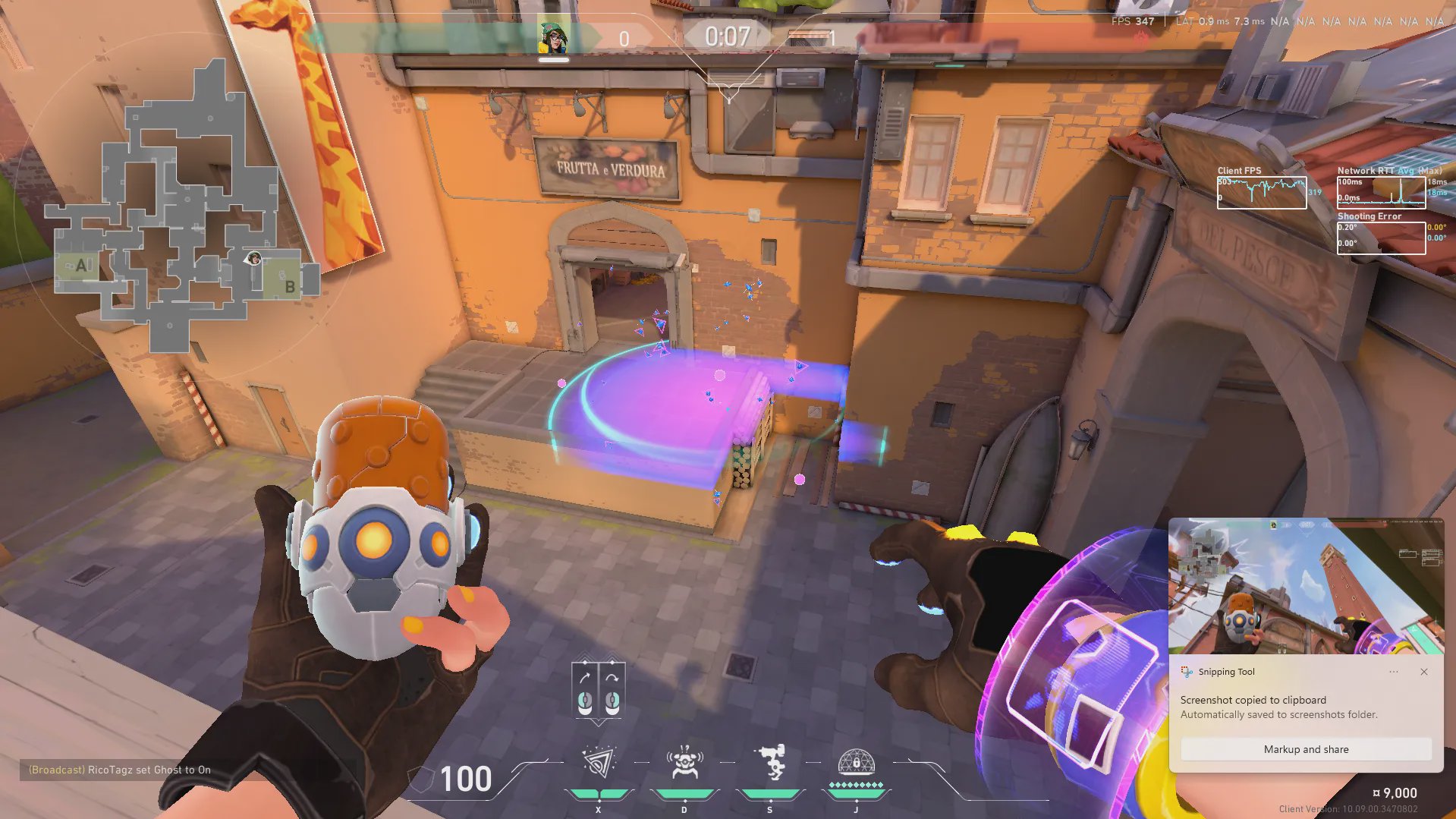1456x819 pixels.
Task: Close the Snipping Tool notification
Action: (1424, 672)
